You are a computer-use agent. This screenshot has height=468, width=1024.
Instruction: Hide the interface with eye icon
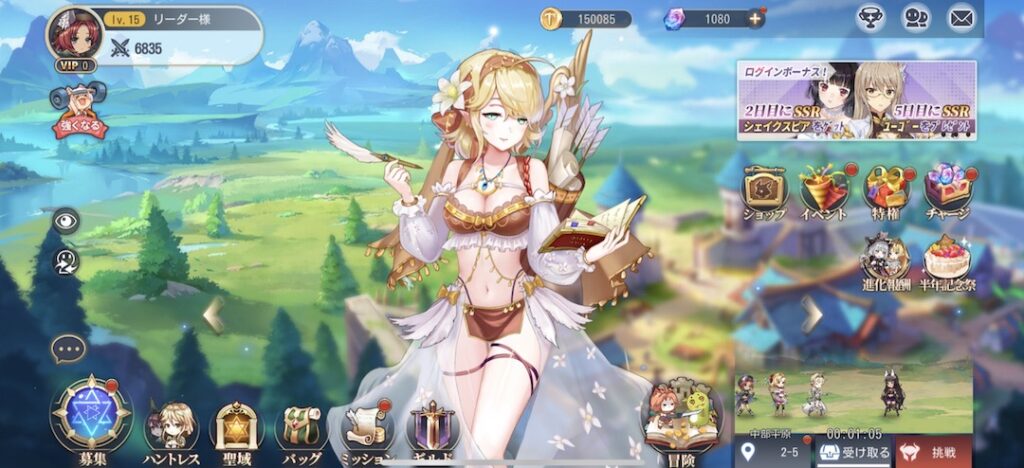tap(66, 220)
